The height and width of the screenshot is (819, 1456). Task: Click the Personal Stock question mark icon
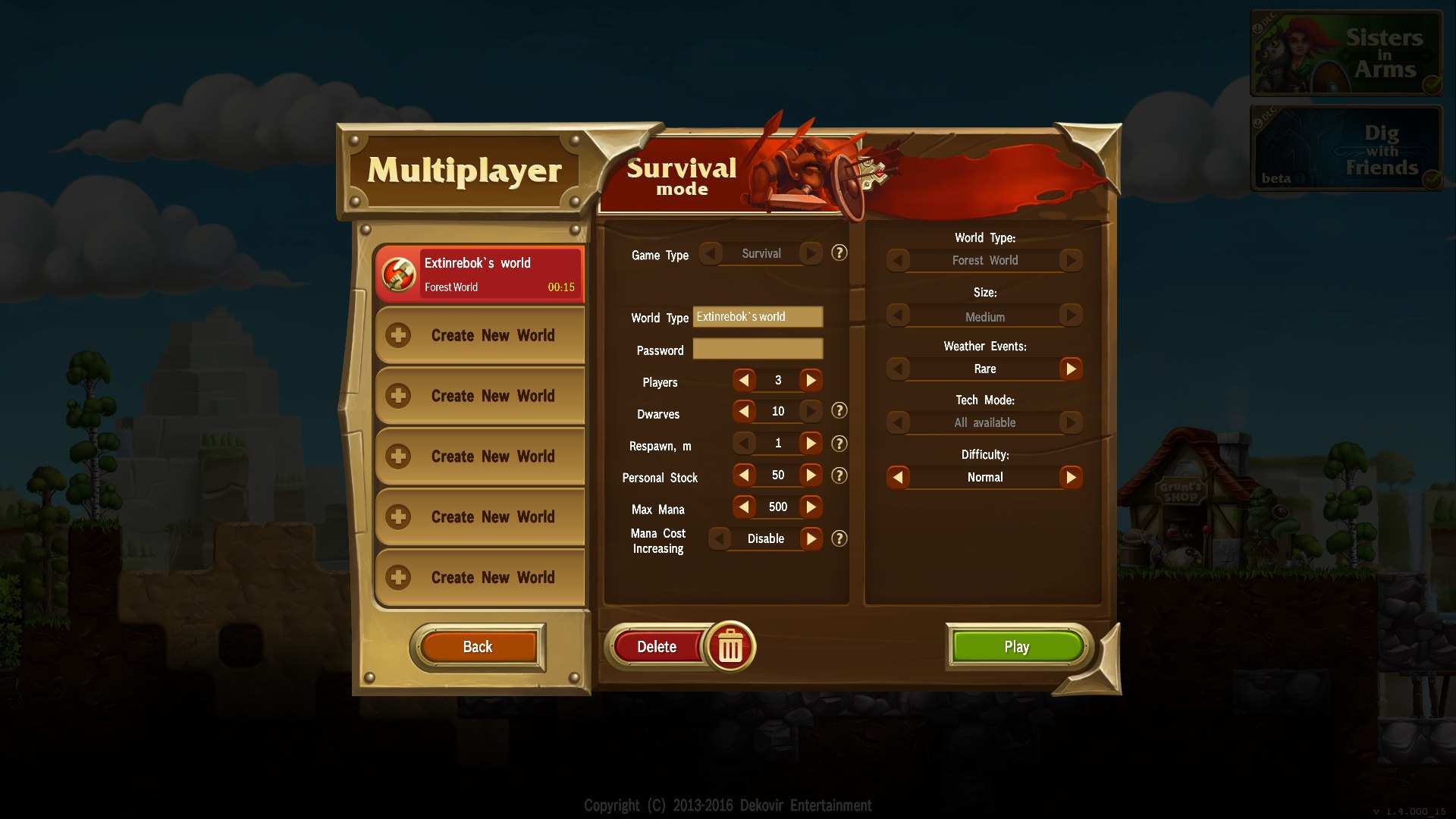point(839,475)
